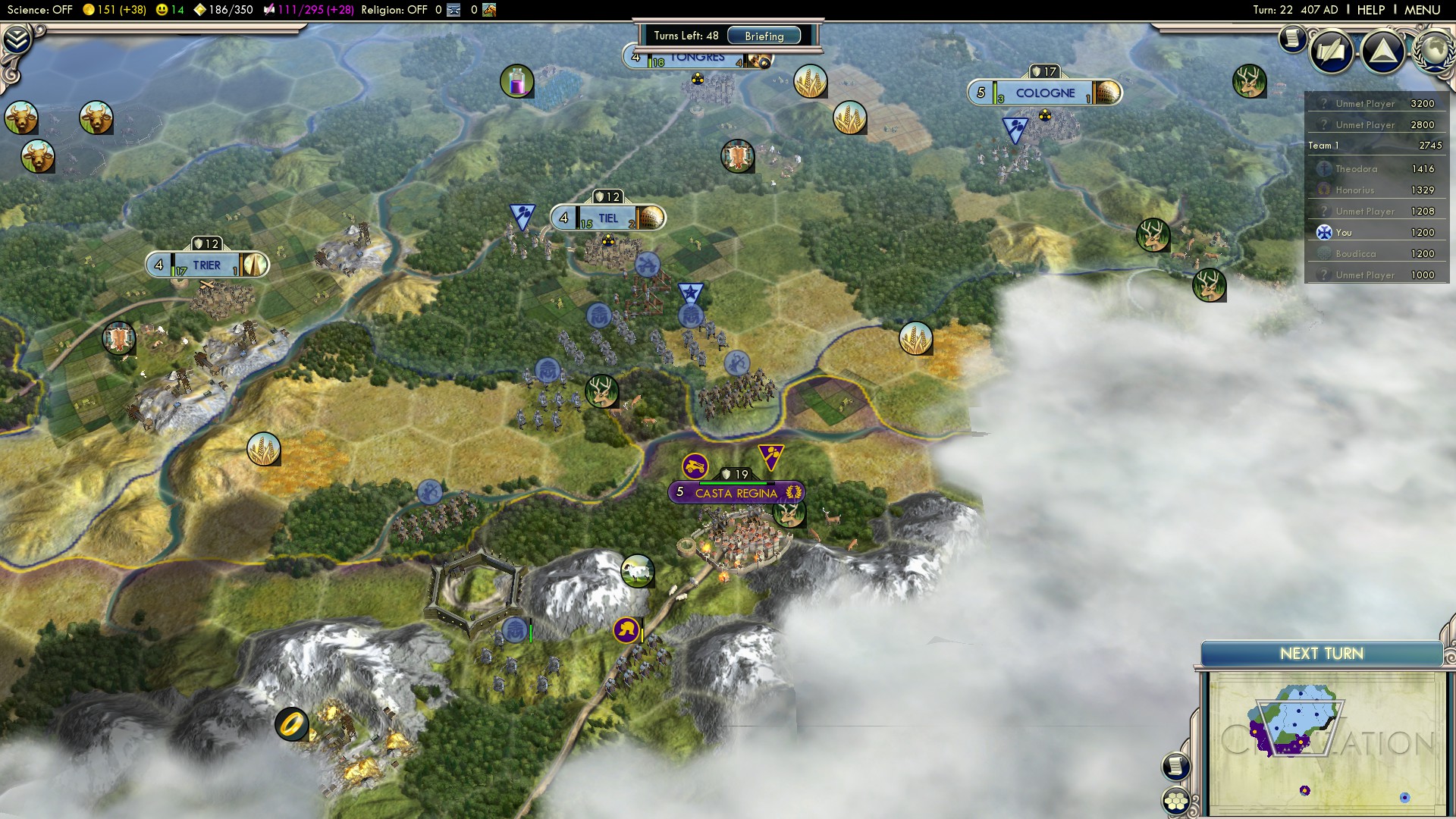The width and height of the screenshot is (1456, 819).
Task: Open the HELP link
Action: (x=1370, y=10)
